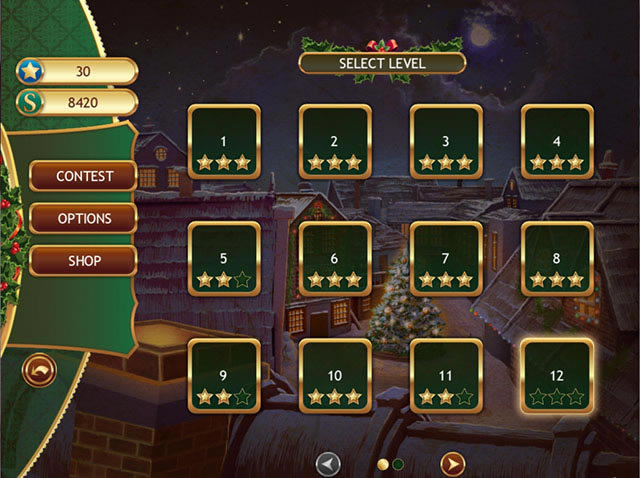Open the Options menu
Screen dimensions: 640x478
(x=83, y=218)
